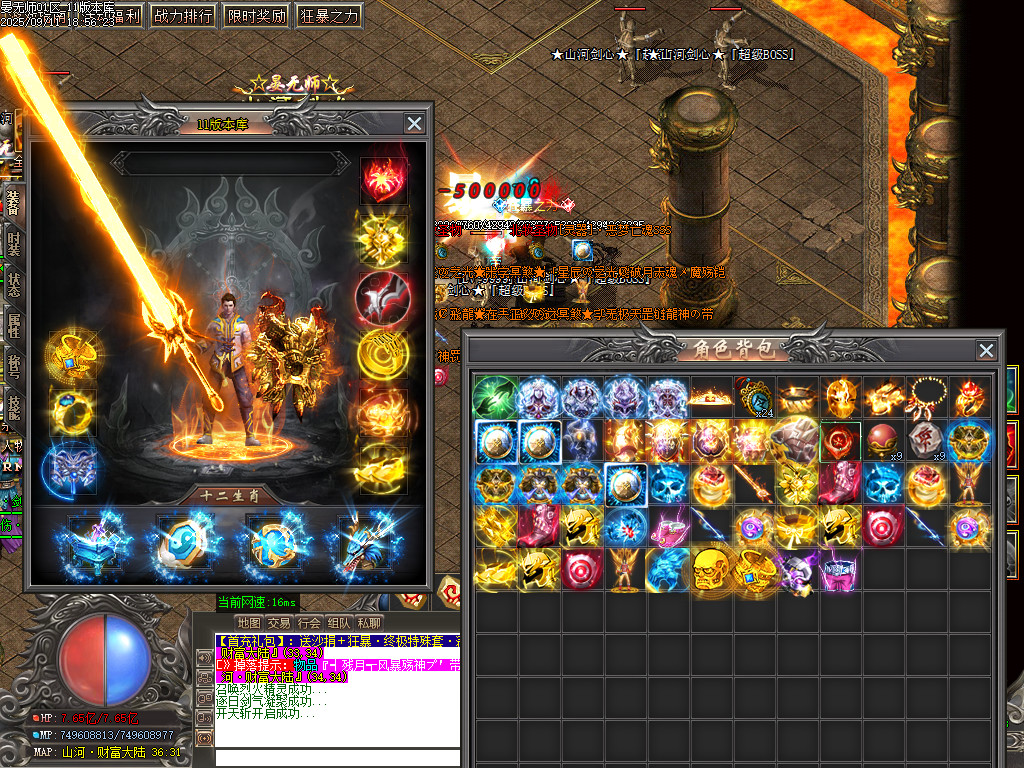1024x768 pixels.
Task: Close the 角色背包 inventory window
Action: coord(986,350)
